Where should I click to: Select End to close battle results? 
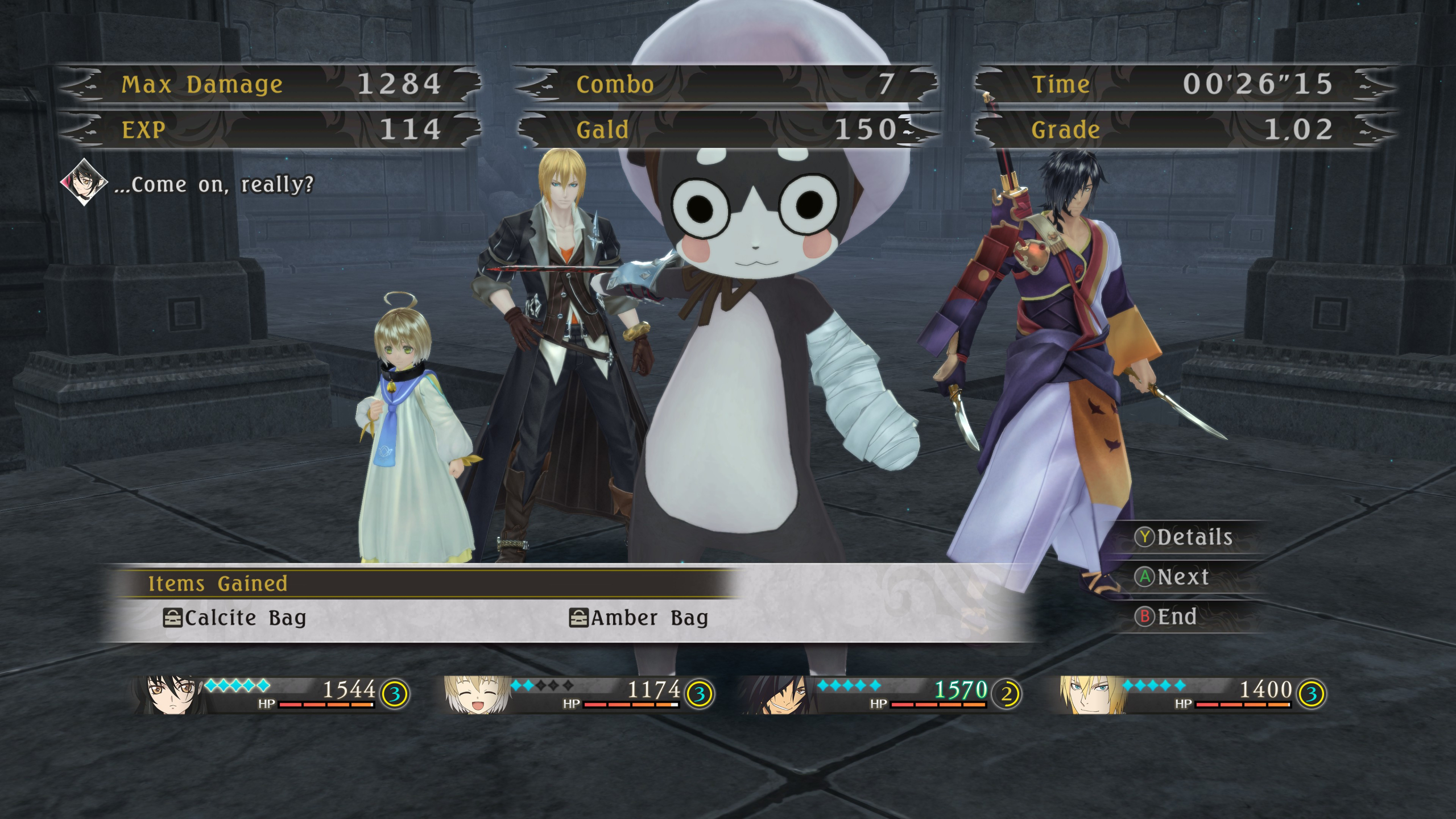[1167, 617]
